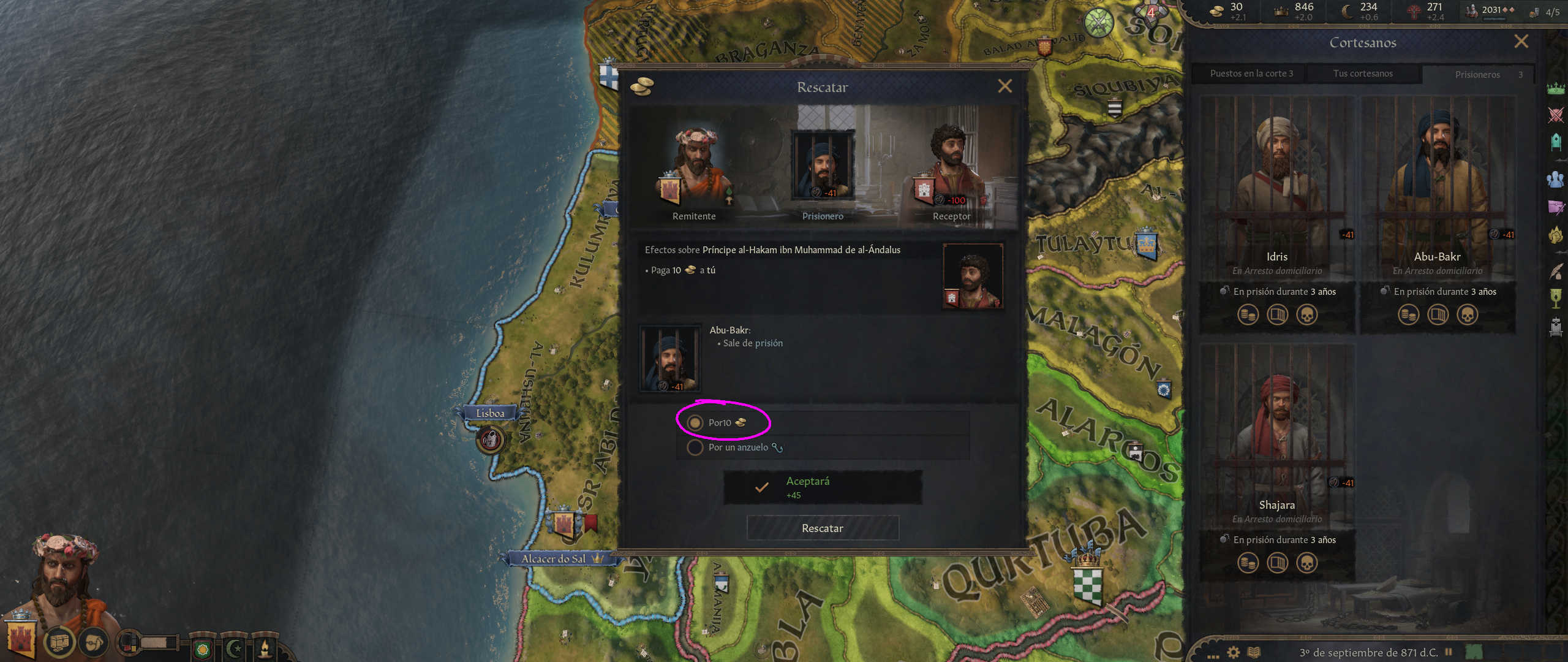Switch to the 'Tus cortesanos' tab
Screen dimensions: 1568x662
(1363, 74)
